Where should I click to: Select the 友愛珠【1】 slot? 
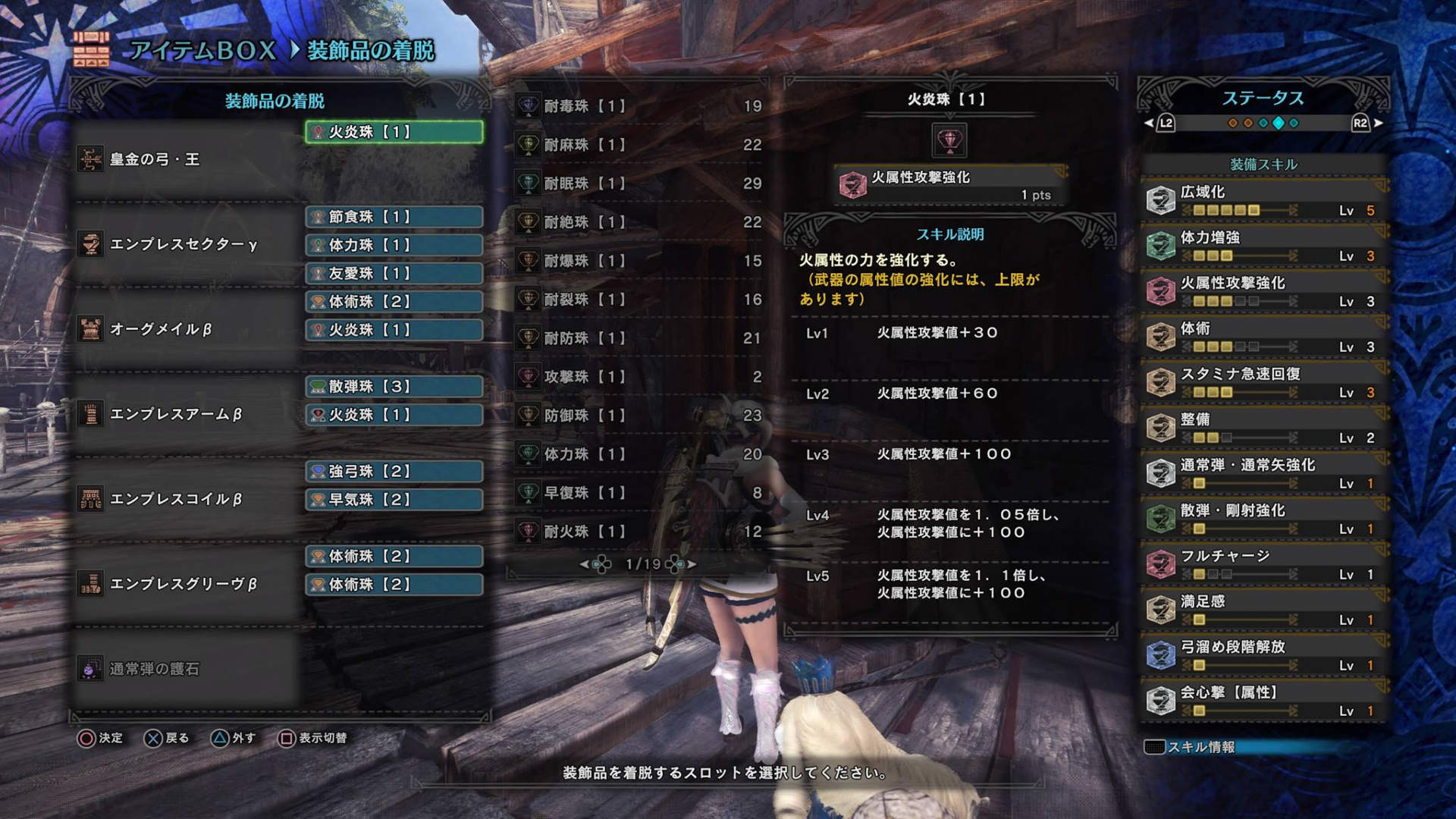tap(394, 273)
